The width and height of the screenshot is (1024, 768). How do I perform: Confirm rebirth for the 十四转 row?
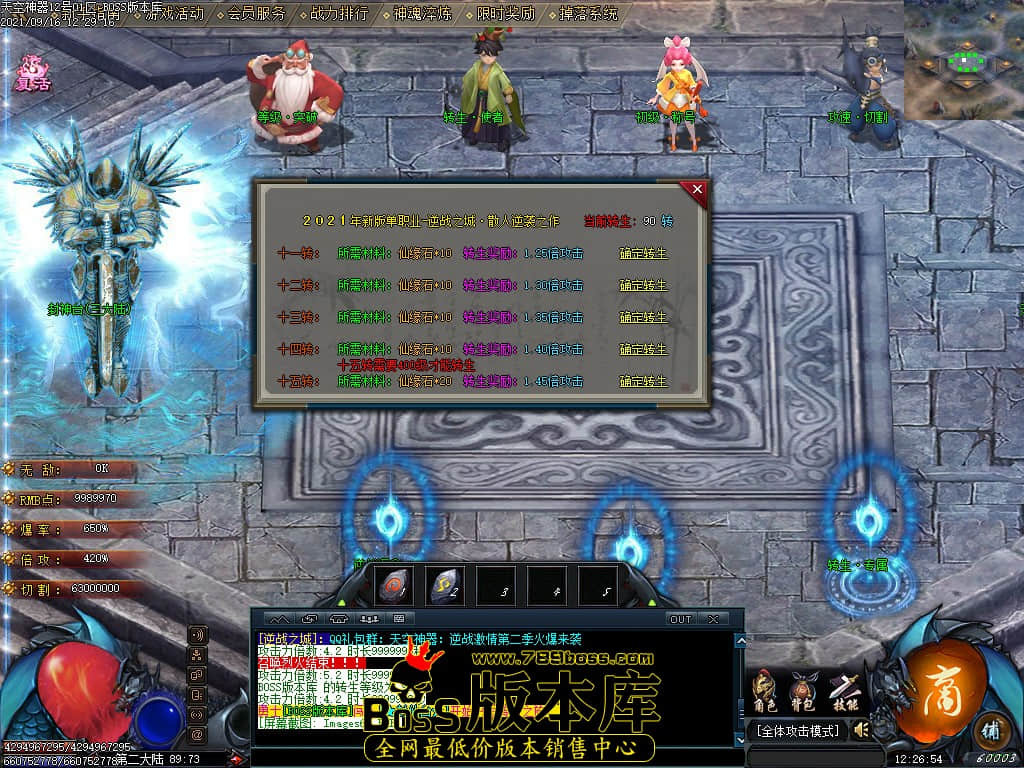click(x=642, y=350)
